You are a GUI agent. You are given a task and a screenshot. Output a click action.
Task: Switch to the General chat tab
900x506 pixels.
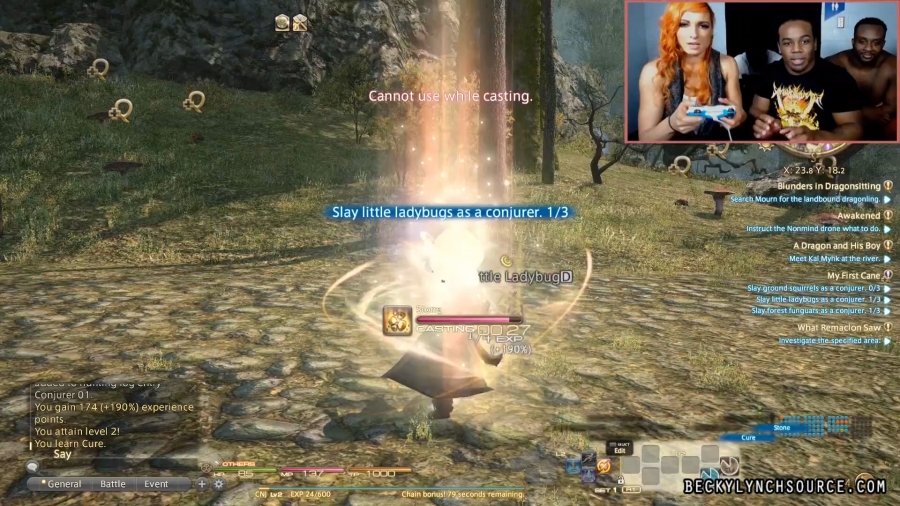65,484
